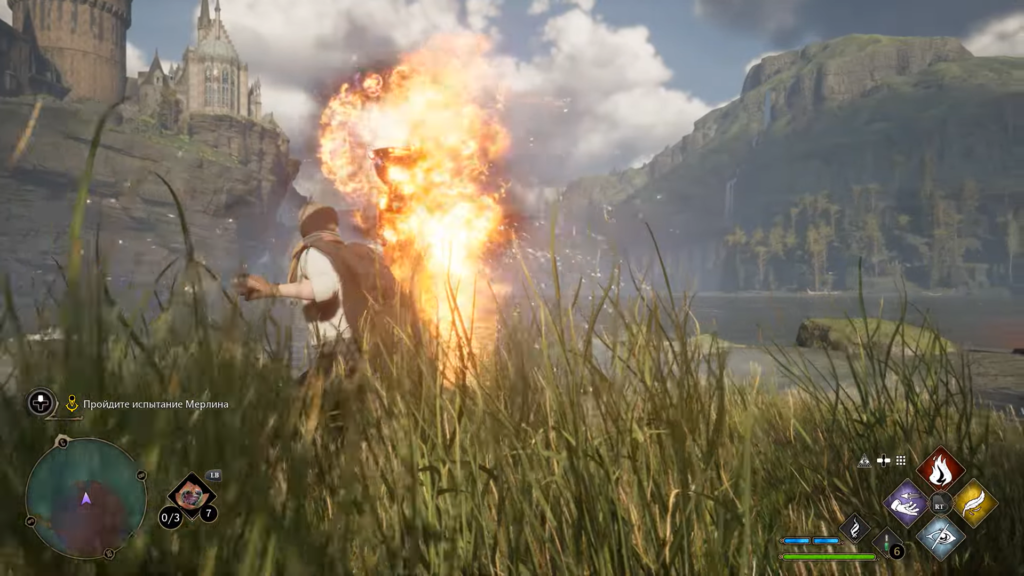Open the circular minimap
Screen dimensions: 1024x576
(x=86, y=498)
